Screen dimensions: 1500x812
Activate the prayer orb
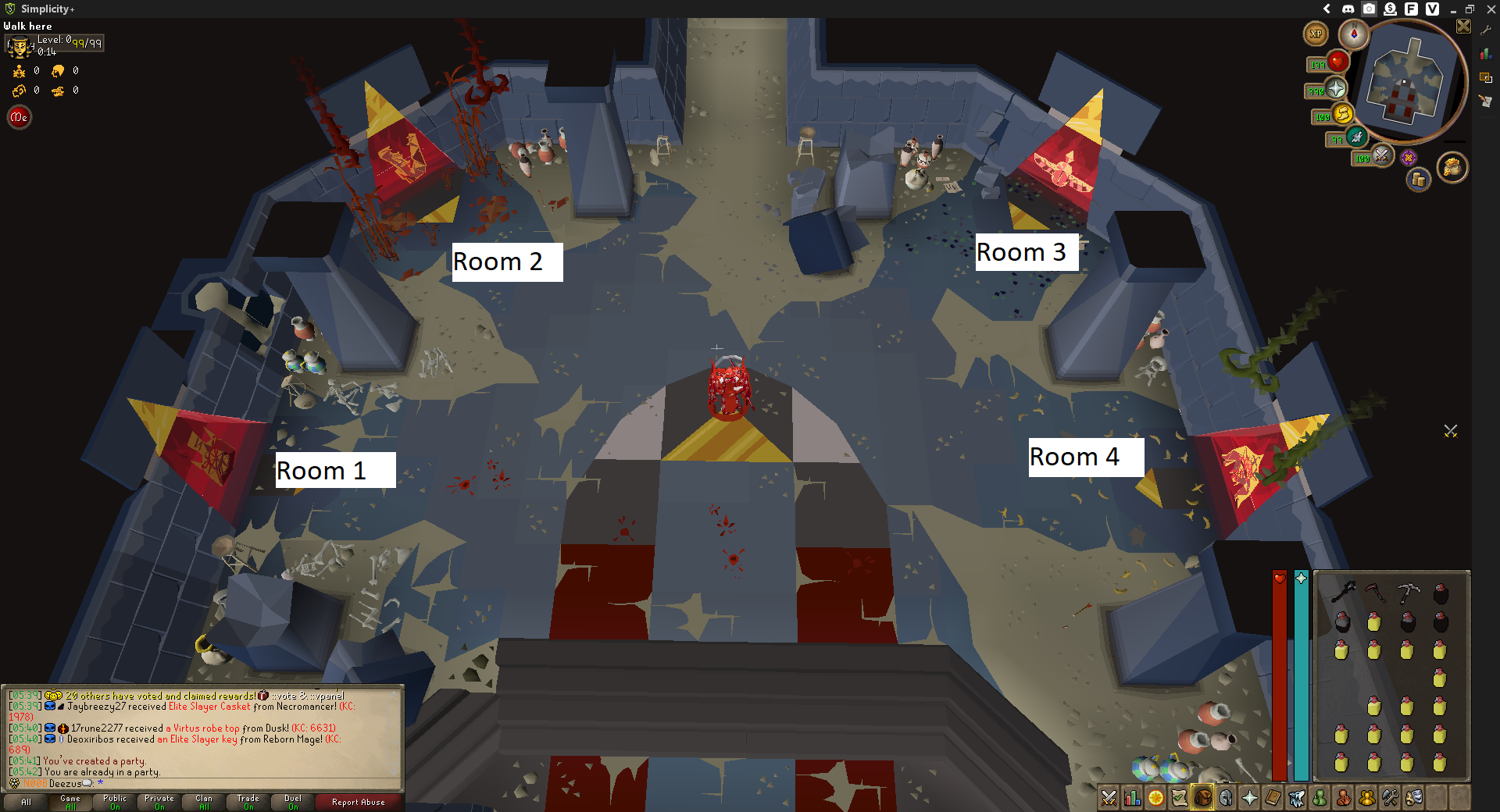[1336, 88]
